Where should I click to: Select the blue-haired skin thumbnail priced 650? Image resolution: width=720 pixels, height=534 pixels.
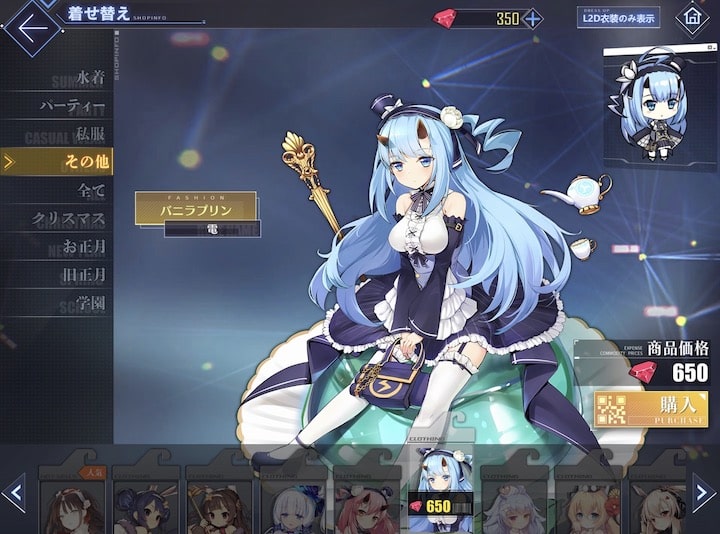coord(440,495)
